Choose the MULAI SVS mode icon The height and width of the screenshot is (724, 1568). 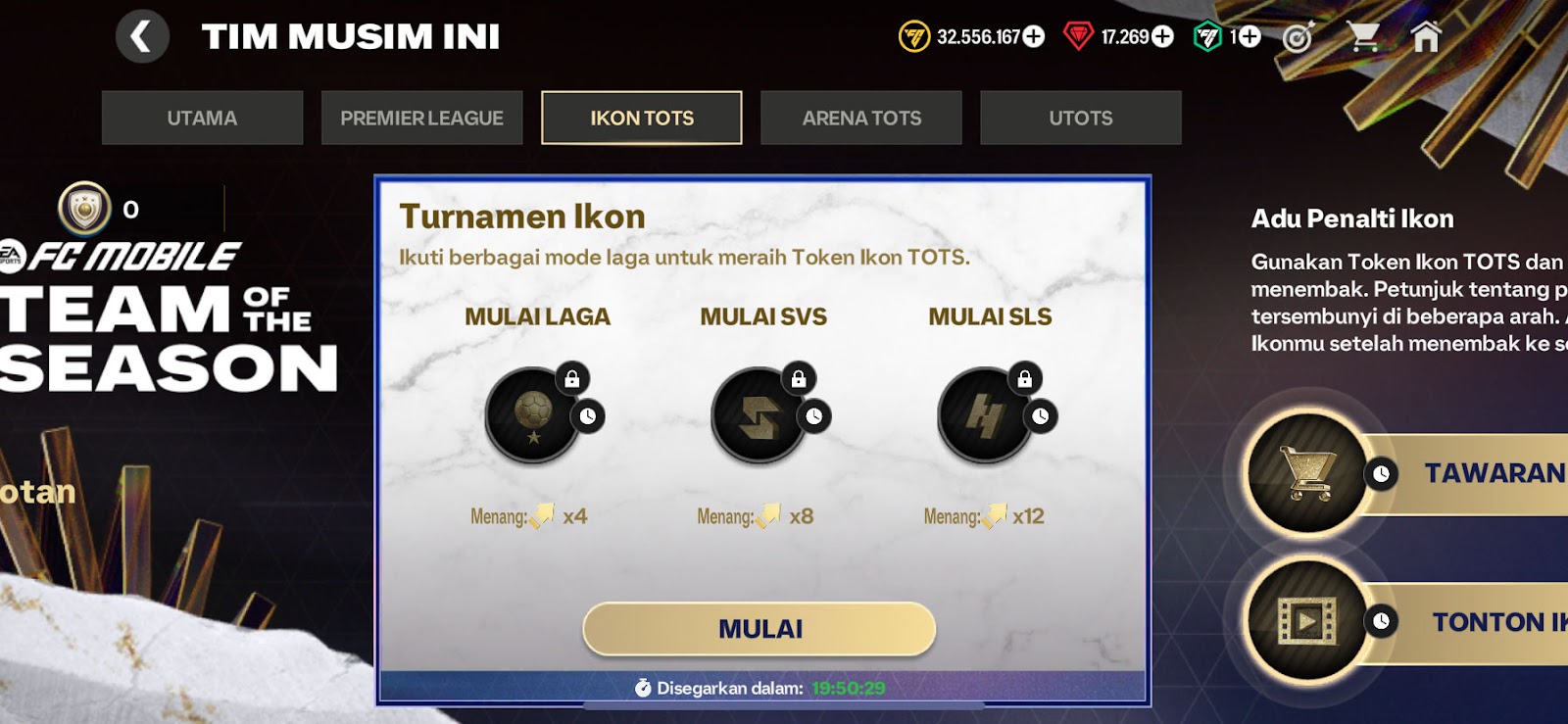pyautogui.click(x=760, y=415)
